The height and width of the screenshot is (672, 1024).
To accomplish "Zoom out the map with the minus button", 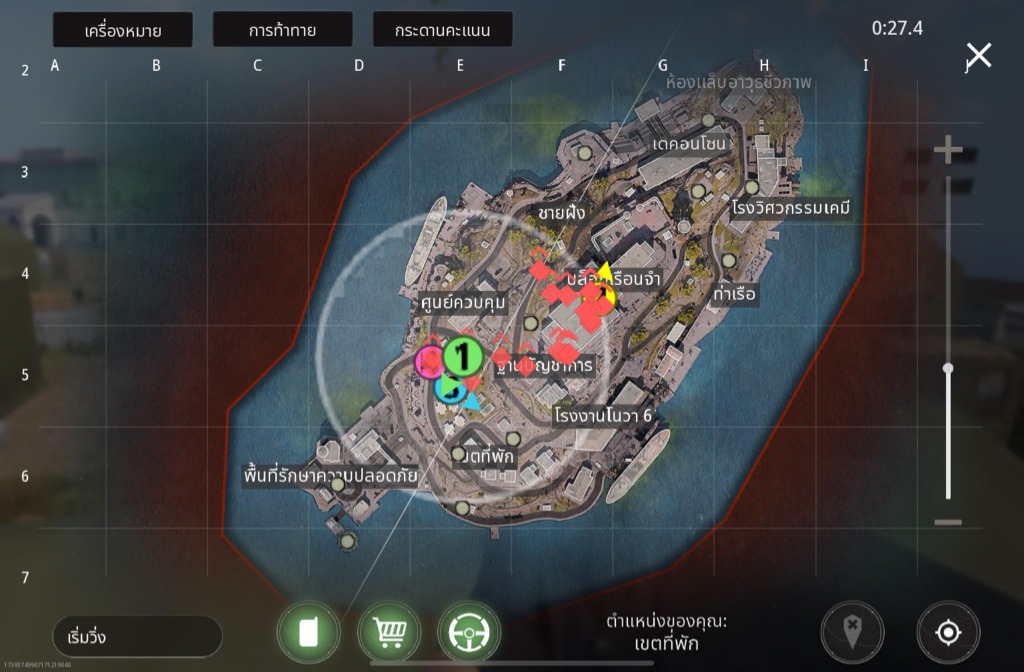I will [x=948, y=522].
